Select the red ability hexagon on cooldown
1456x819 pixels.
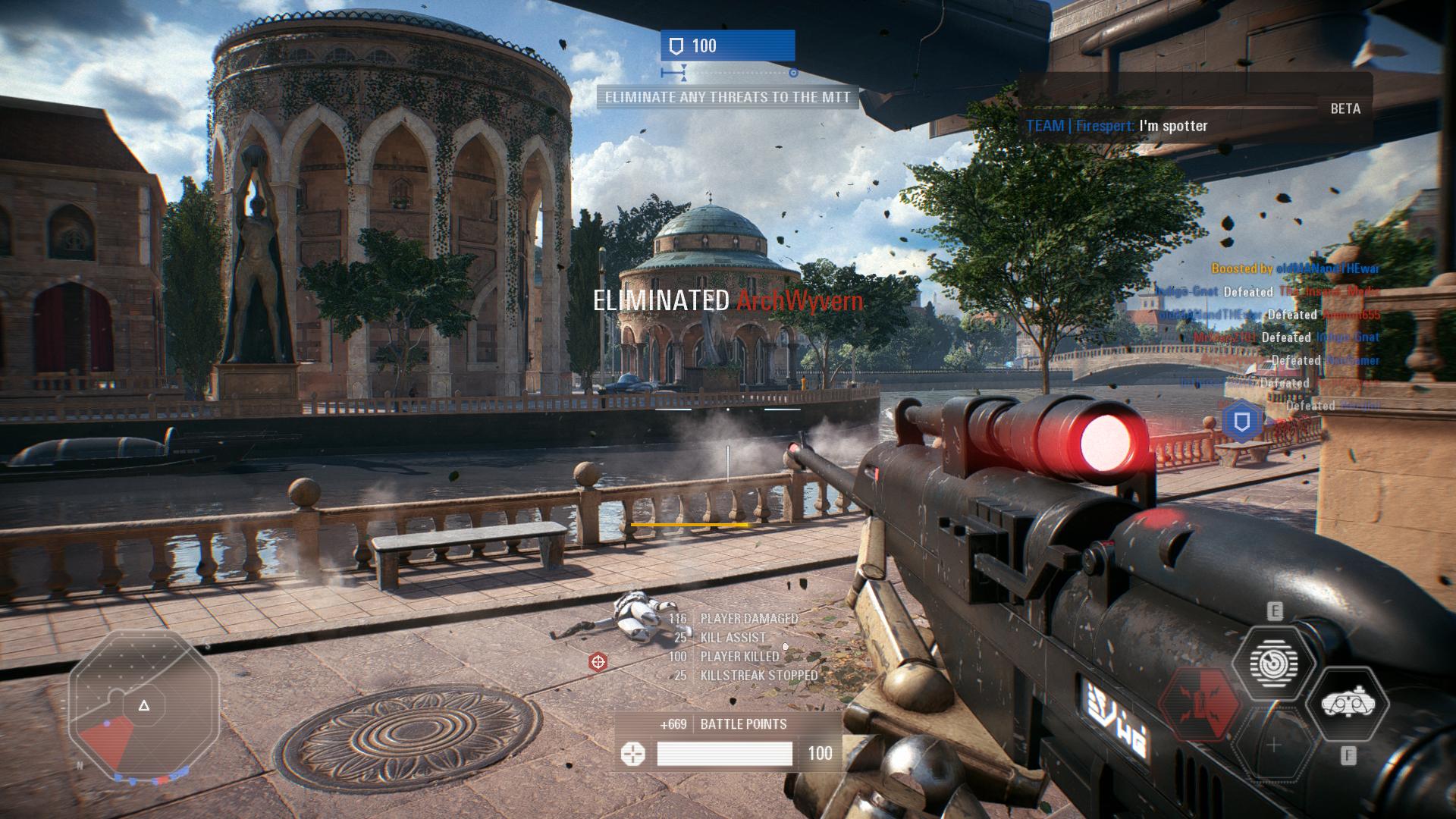point(1200,705)
